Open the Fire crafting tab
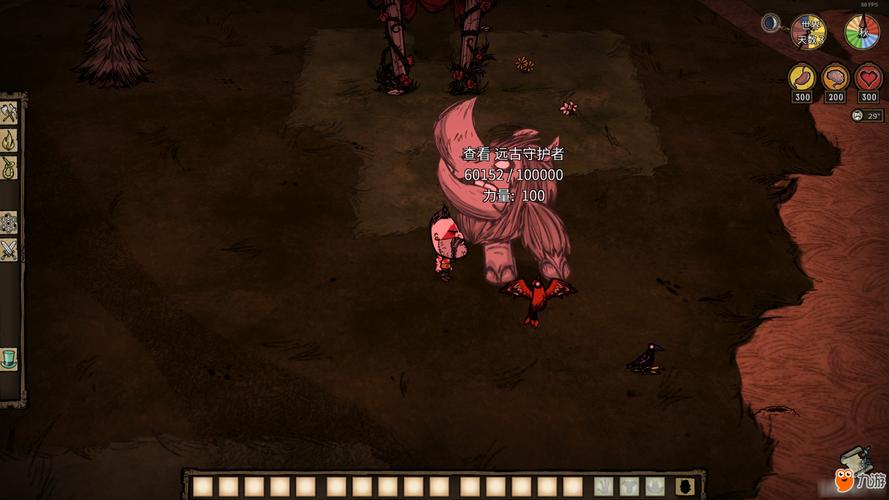The width and height of the screenshot is (889, 500). (x=9, y=140)
